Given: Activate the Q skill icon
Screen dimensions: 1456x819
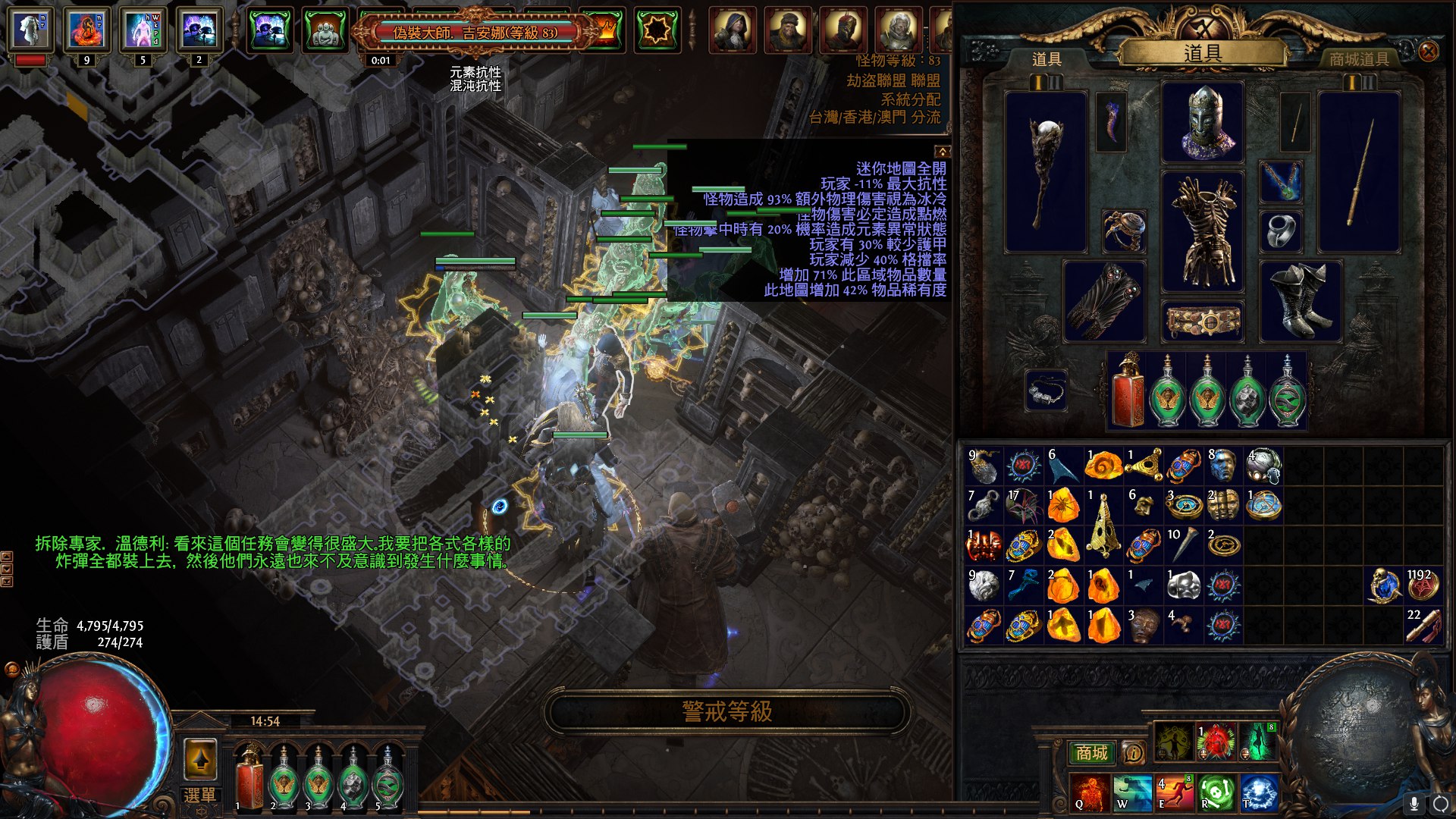Looking at the screenshot, I should tap(1089, 792).
